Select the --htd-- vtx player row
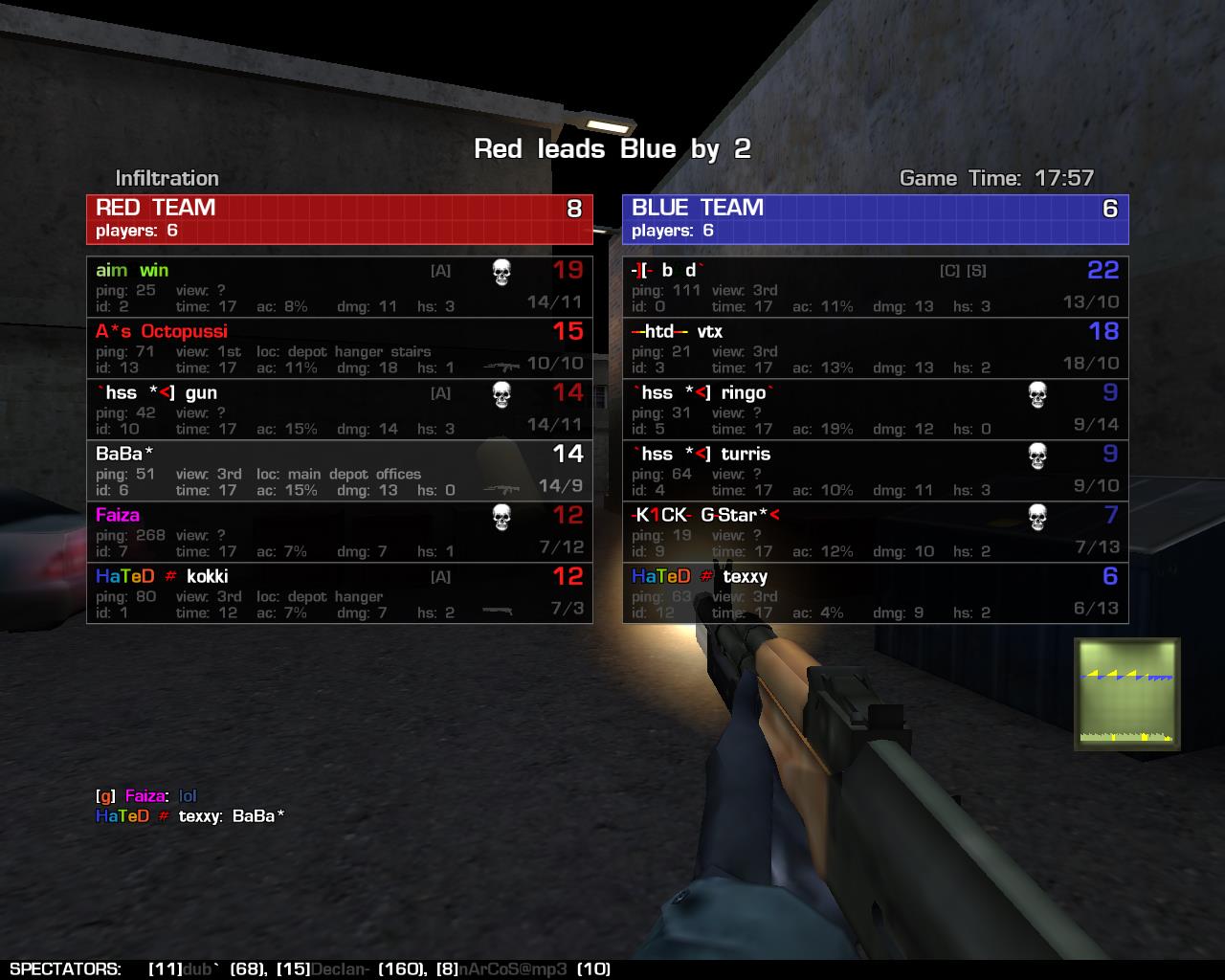The height and width of the screenshot is (980, 1225). (875, 348)
